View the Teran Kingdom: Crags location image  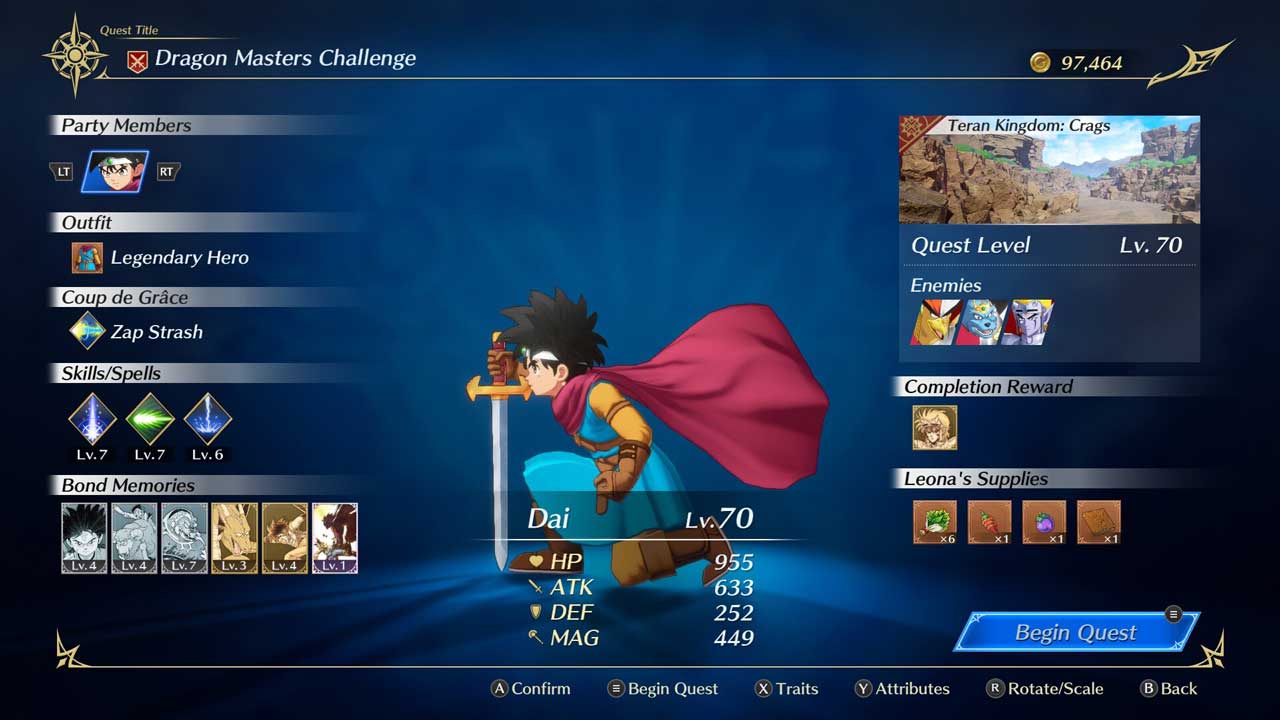(1049, 170)
